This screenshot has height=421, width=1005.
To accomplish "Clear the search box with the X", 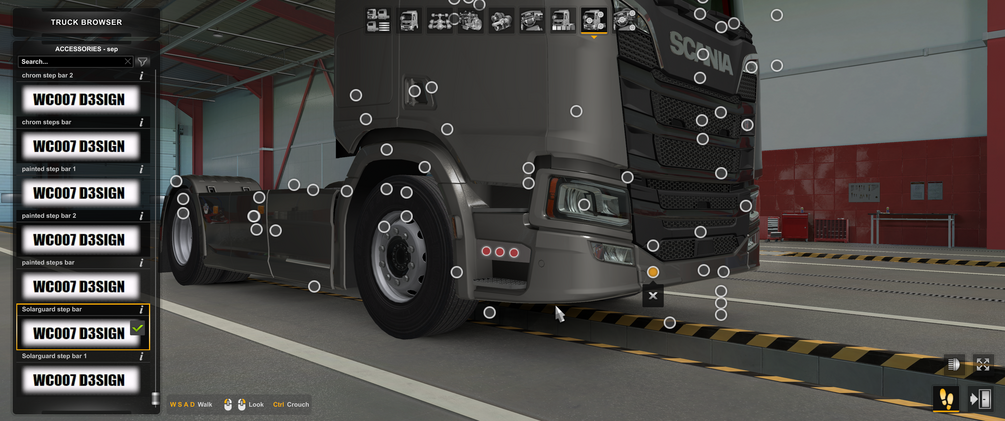I will pos(128,62).
